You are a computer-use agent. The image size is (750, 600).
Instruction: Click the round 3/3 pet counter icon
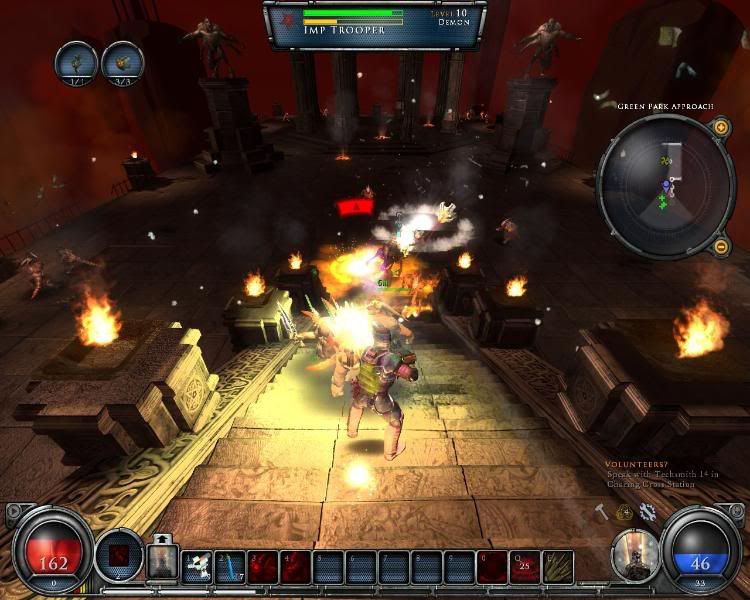[122, 61]
